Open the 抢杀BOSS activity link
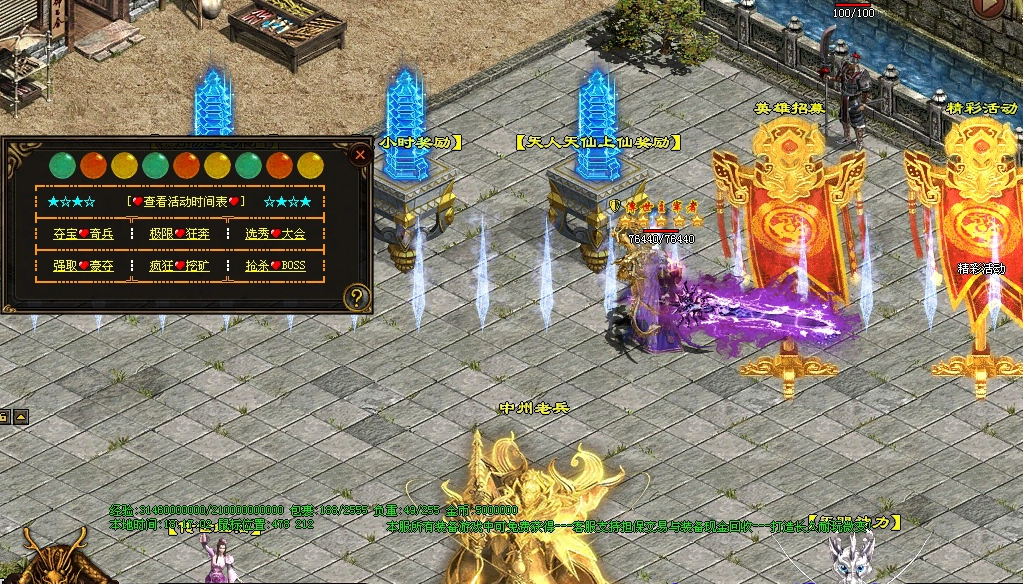Image resolution: width=1023 pixels, height=584 pixels. [x=275, y=266]
